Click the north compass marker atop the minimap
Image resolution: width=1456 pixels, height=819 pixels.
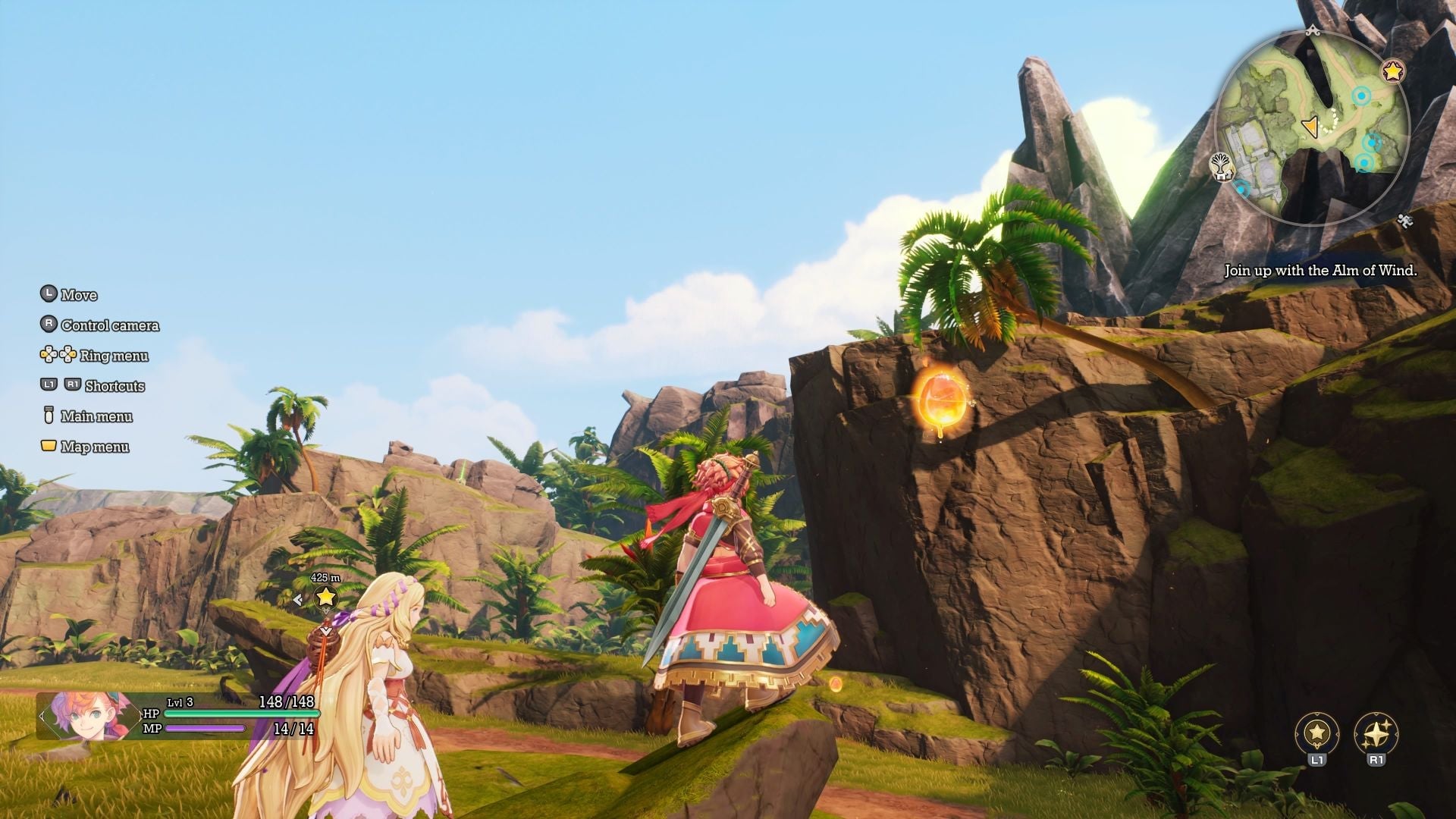[x=1313, y=30]
